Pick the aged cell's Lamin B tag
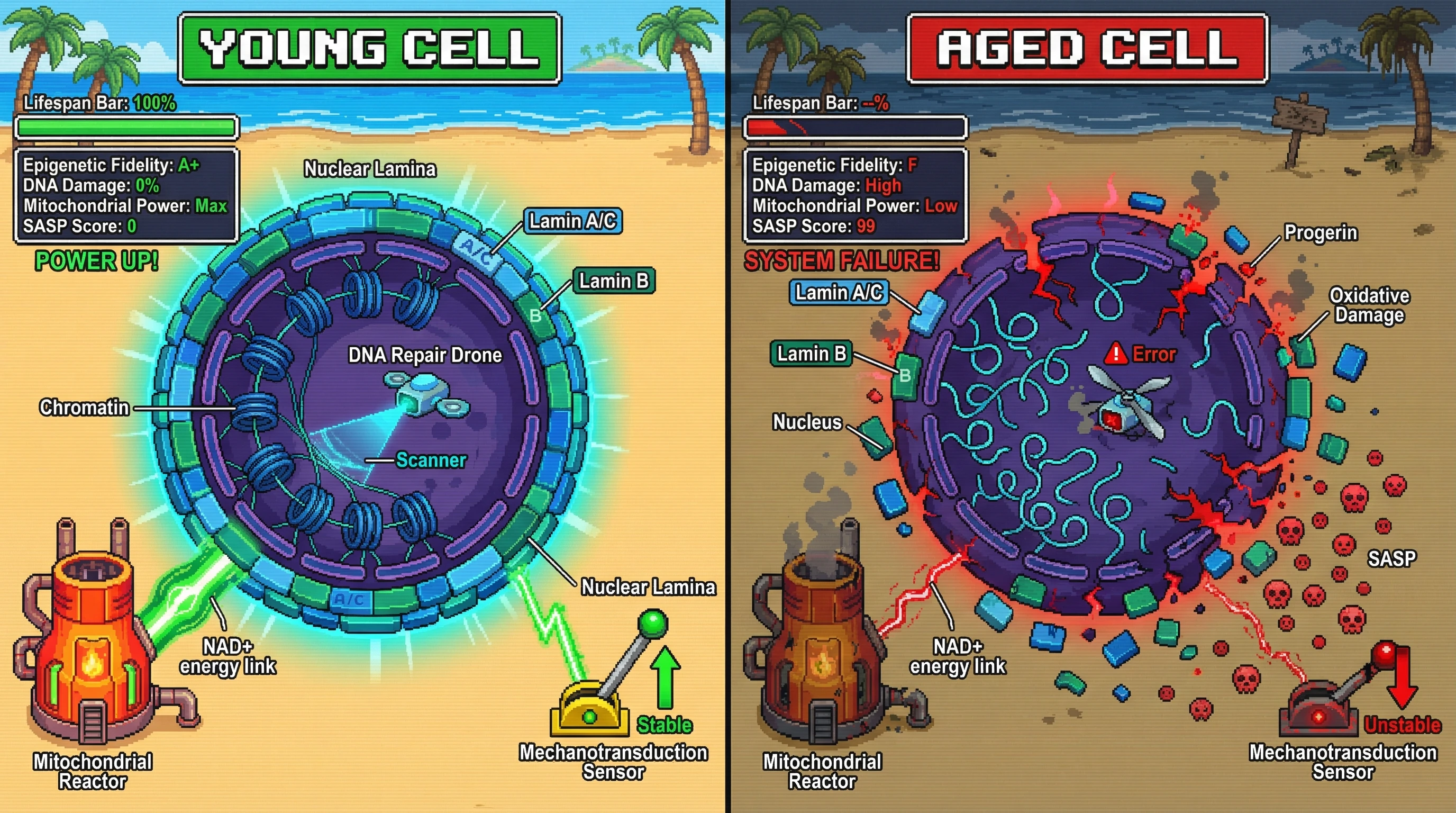The height and width of the screenshot is (813, 1456). [811, 354]
